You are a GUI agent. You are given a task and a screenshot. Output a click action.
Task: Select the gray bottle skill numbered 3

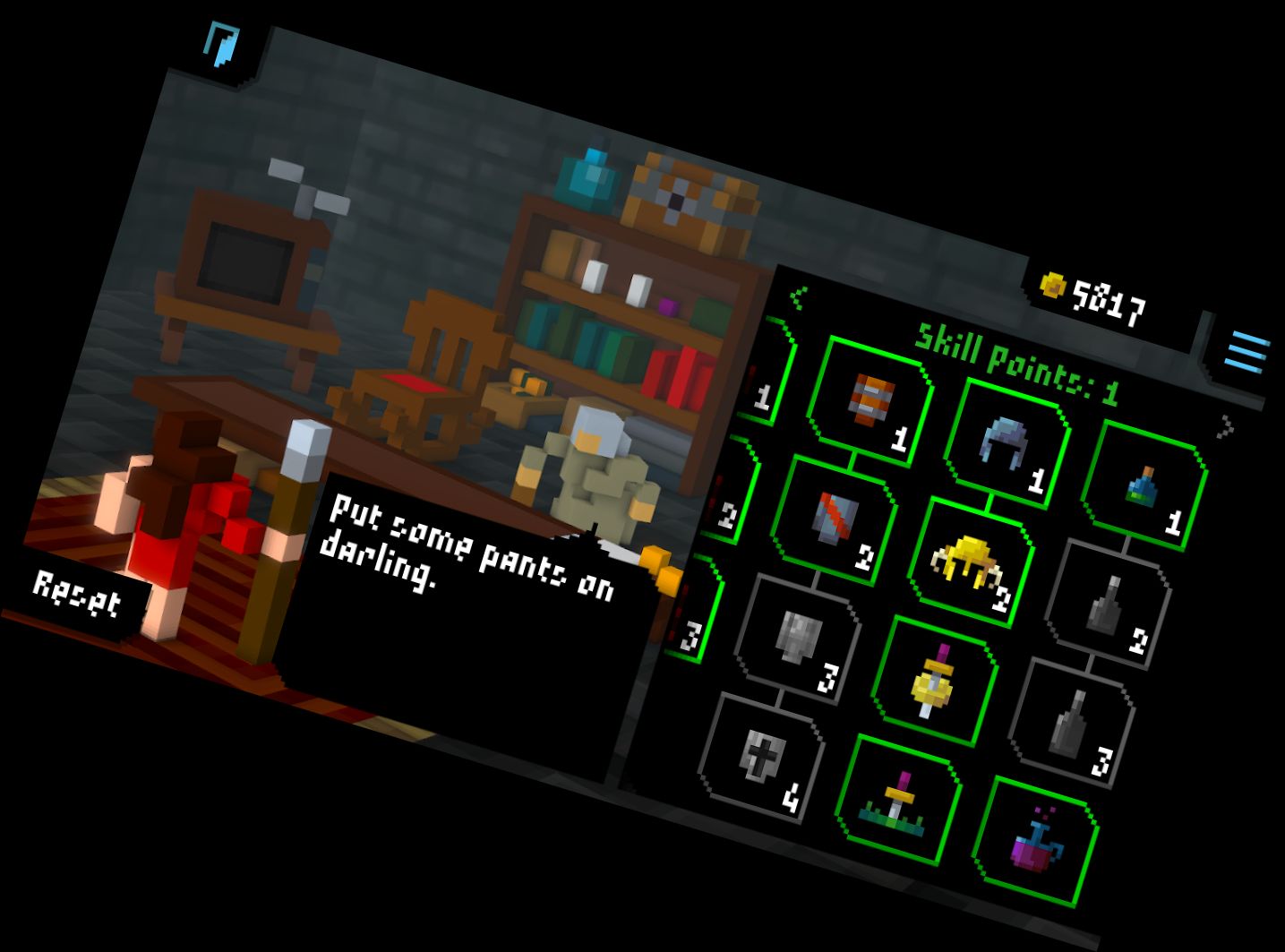pyautogui.click(x=1071, y=722)
